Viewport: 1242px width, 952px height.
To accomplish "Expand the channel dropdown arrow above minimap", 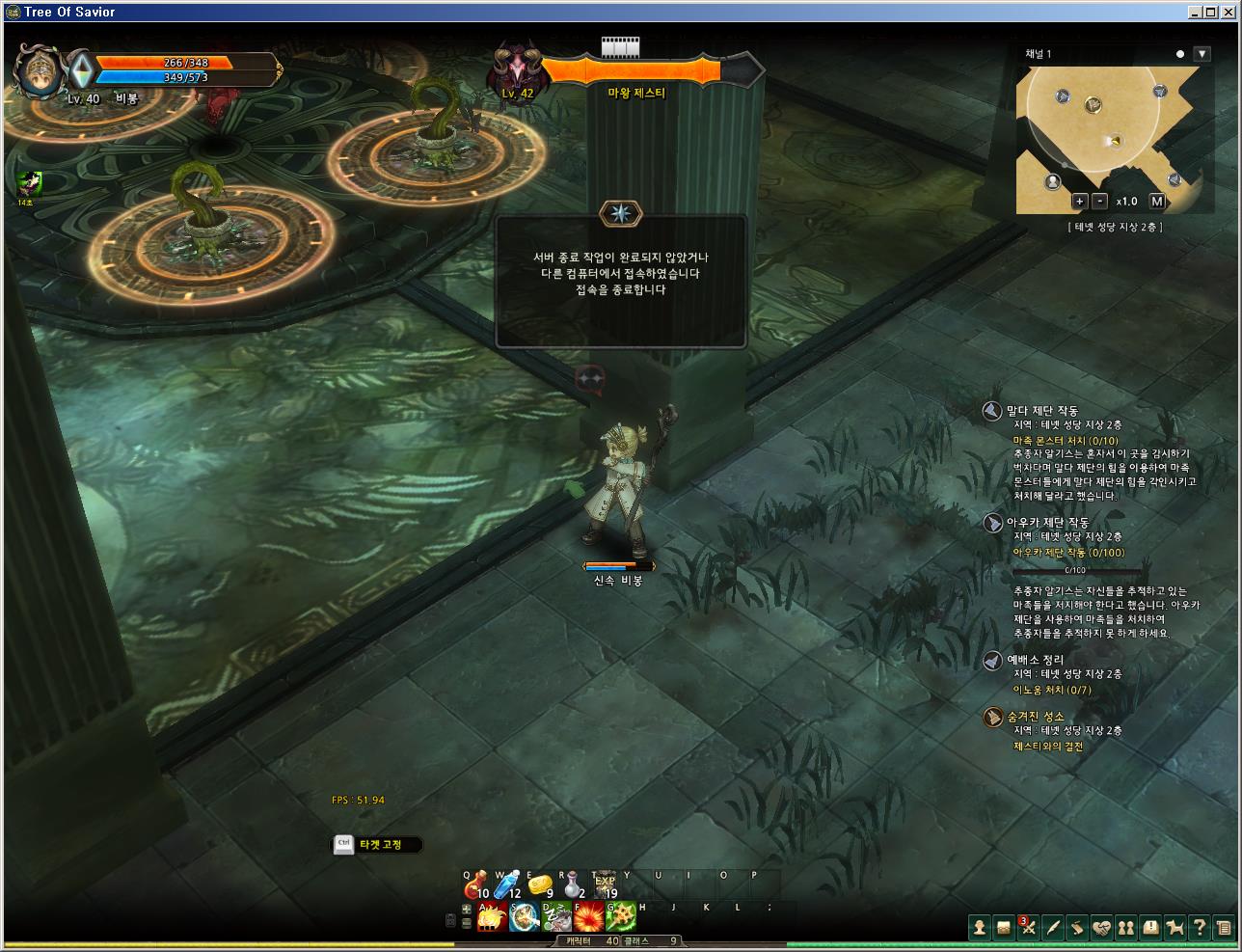I will [x=1201, y=54].
